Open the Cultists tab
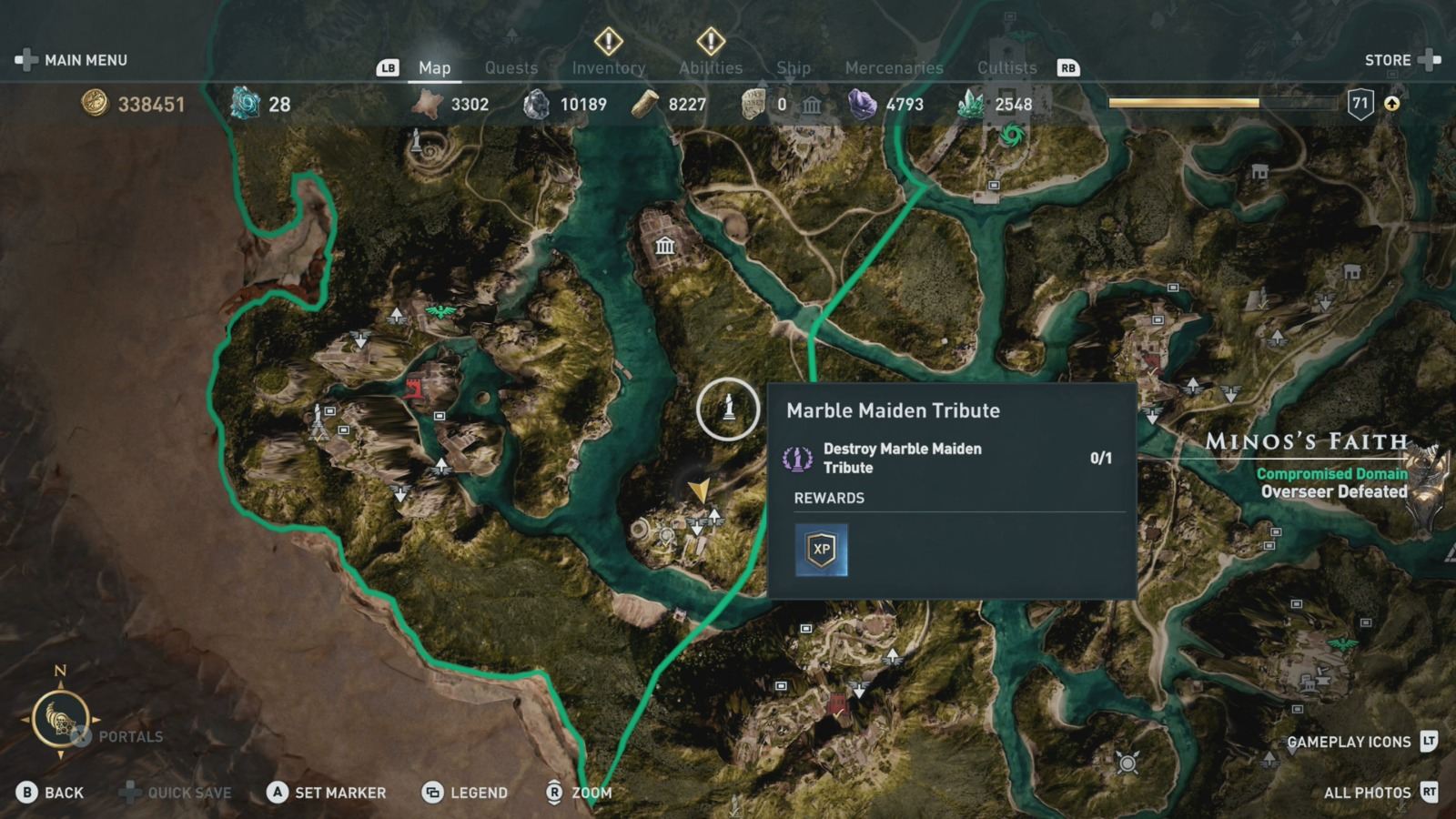This screenshot has height=819, width=1456. (1006, 67)
